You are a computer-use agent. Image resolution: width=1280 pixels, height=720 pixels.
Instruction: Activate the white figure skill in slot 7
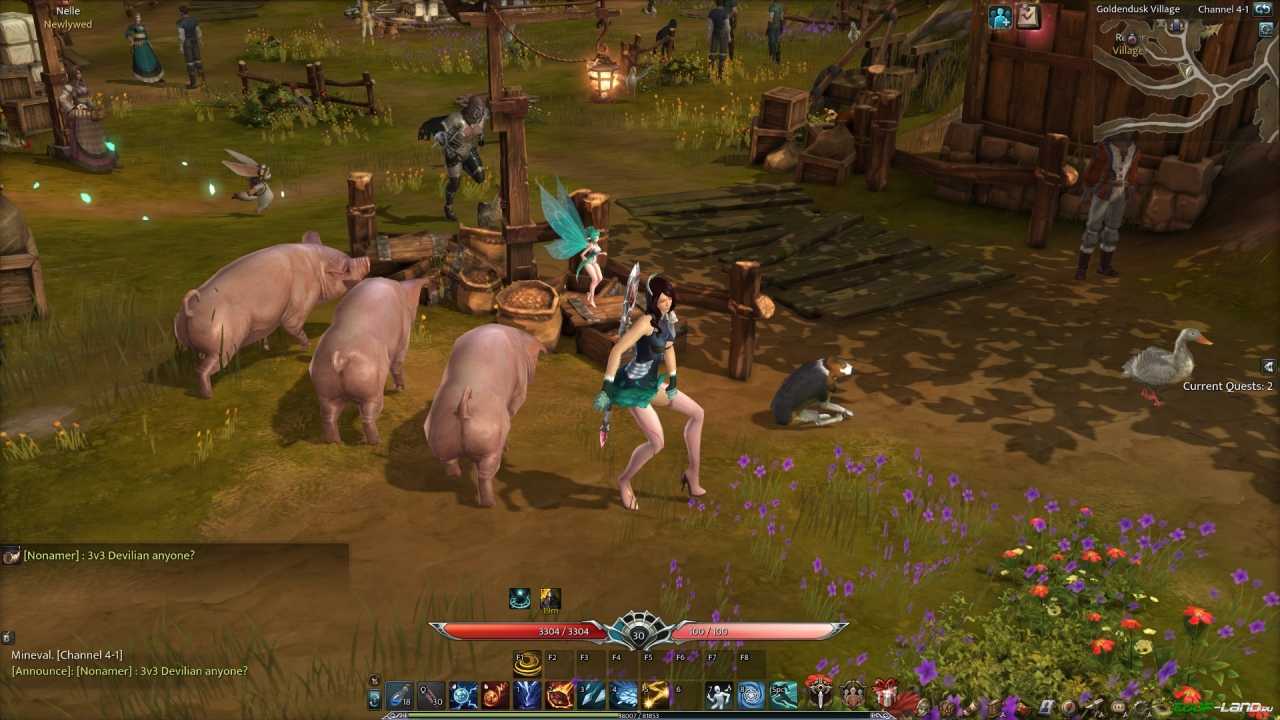719,694
